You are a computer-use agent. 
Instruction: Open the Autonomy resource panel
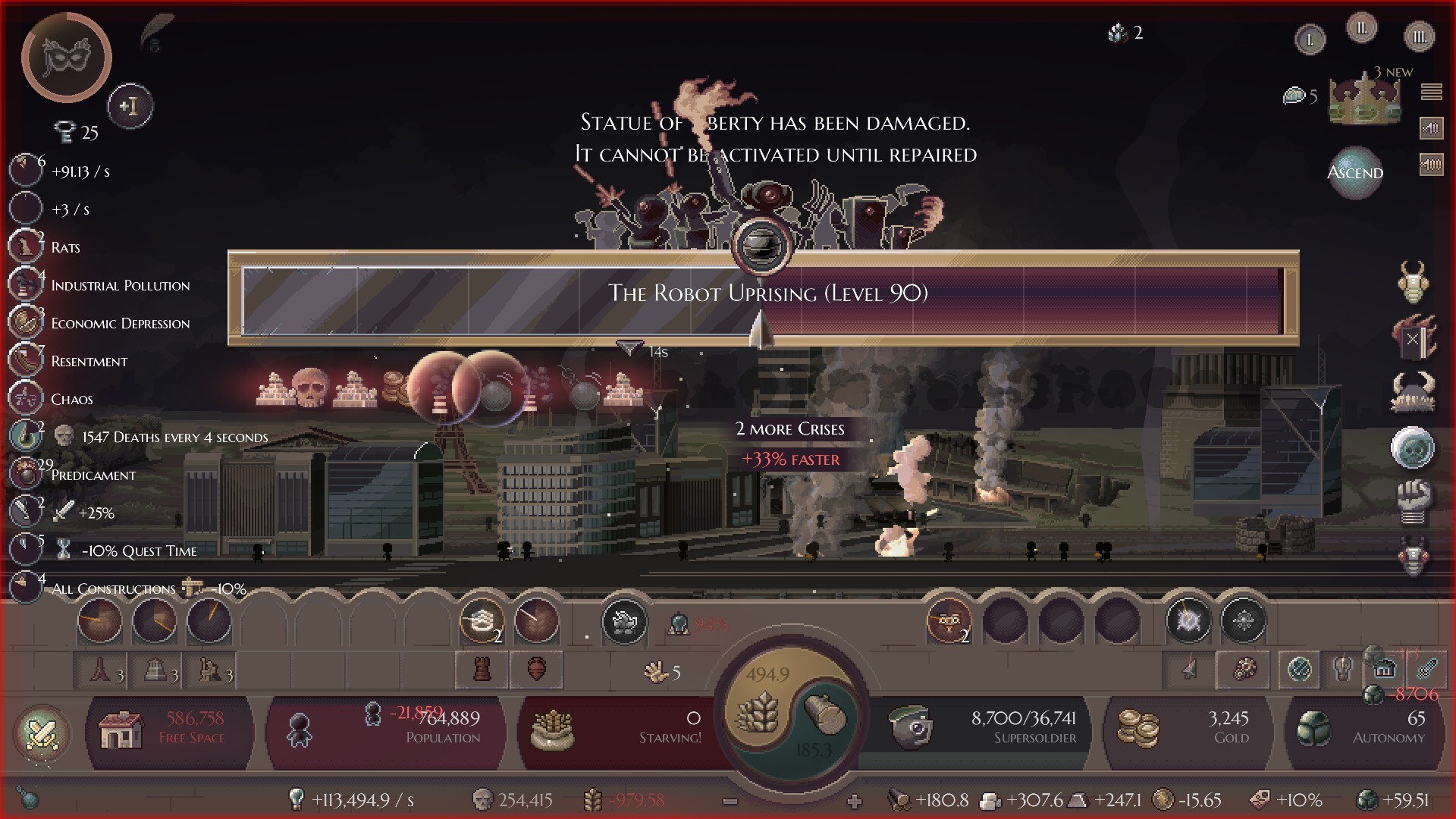[1365, 729]
